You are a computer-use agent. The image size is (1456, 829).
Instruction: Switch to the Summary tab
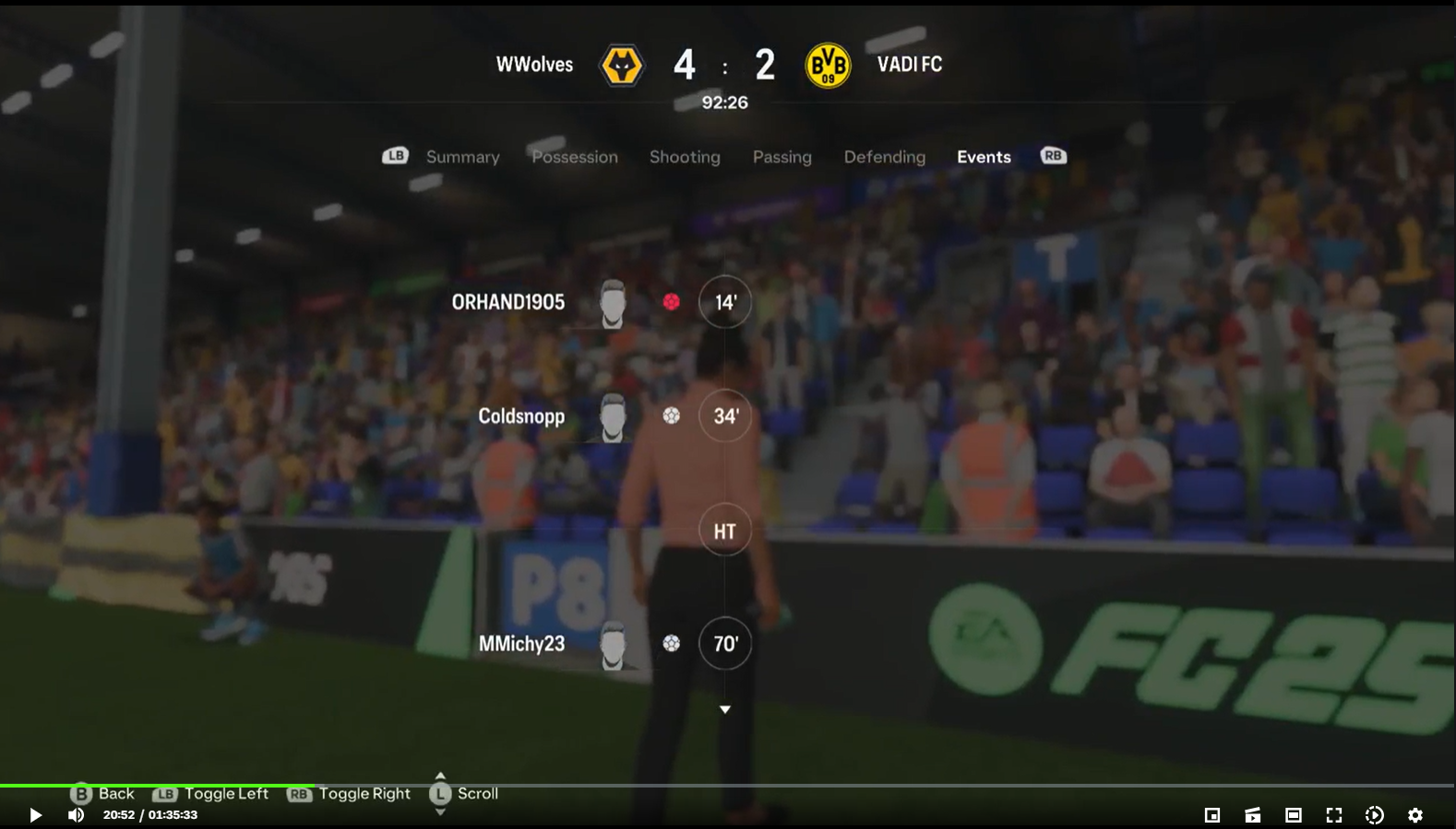[462, 157]
